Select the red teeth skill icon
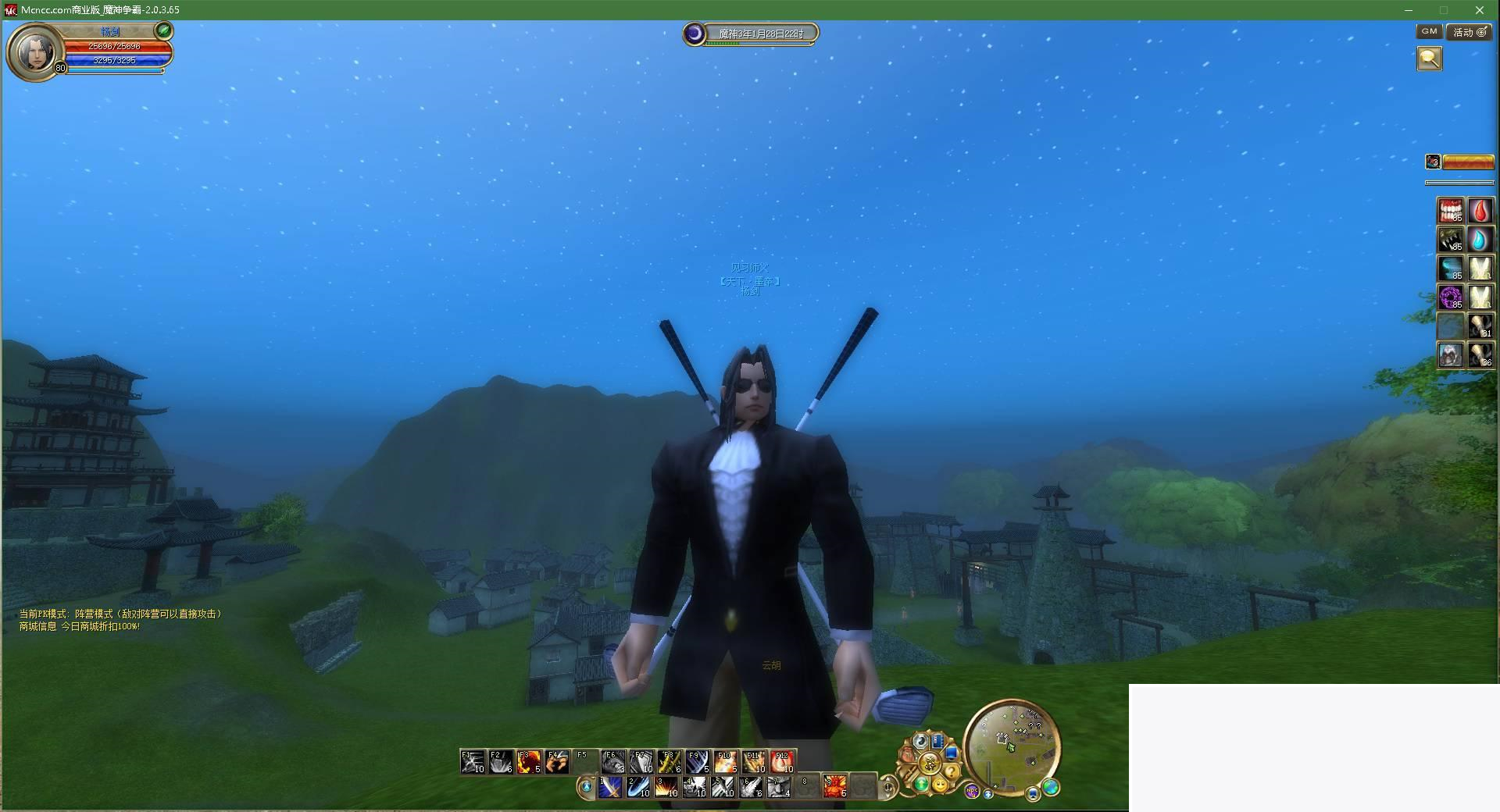 pos(1451,210)
